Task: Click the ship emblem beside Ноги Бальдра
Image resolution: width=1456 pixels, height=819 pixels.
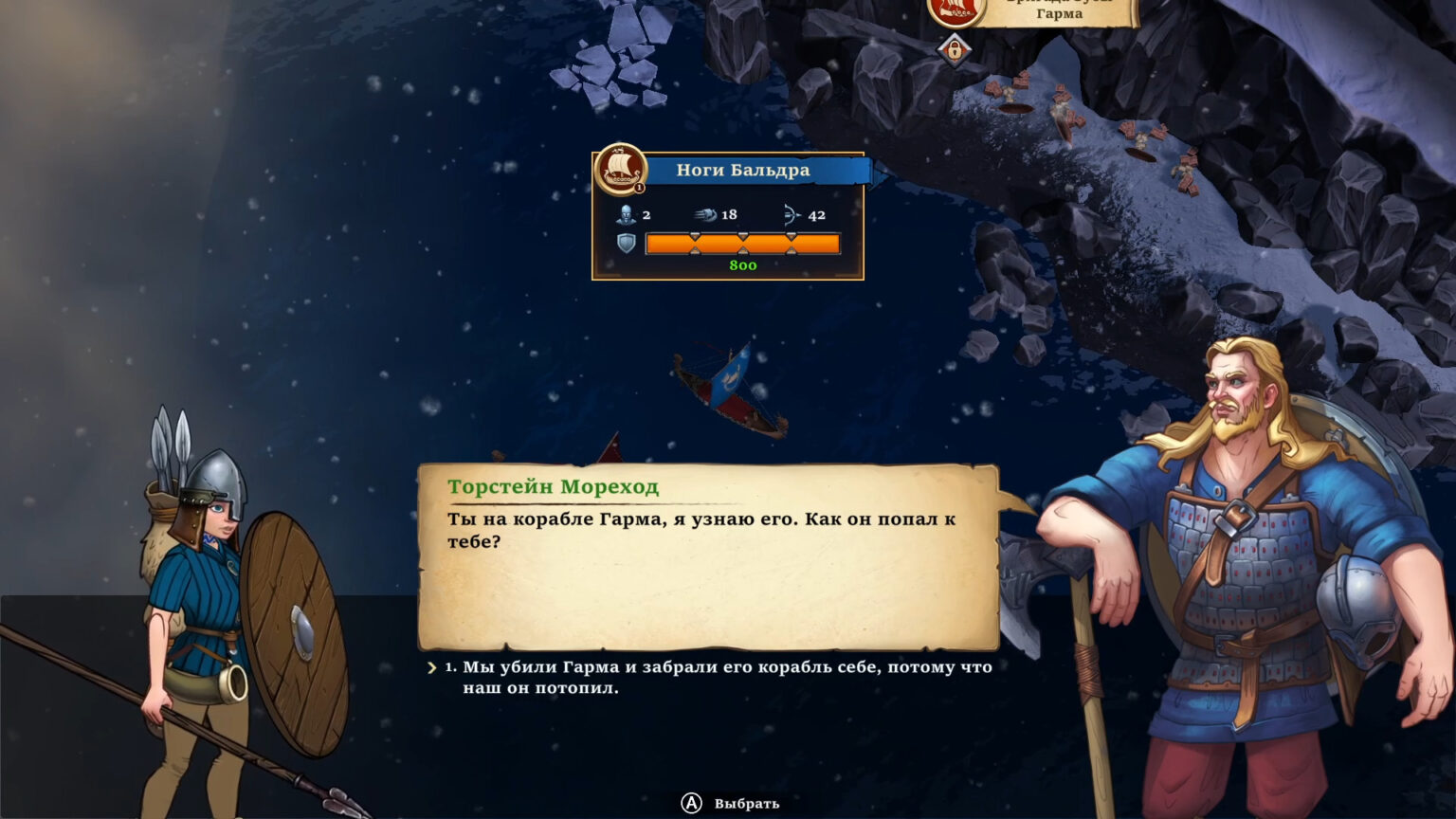Action: coord(620,169)
